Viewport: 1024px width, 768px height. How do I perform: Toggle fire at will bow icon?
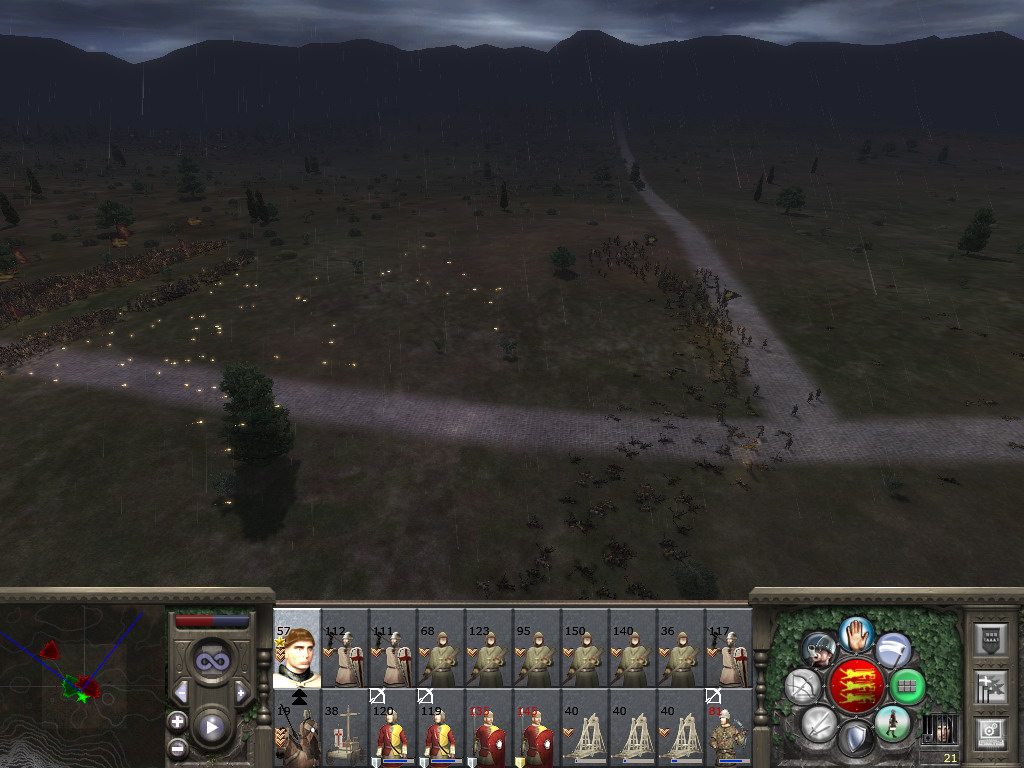[x=802, y=686]
